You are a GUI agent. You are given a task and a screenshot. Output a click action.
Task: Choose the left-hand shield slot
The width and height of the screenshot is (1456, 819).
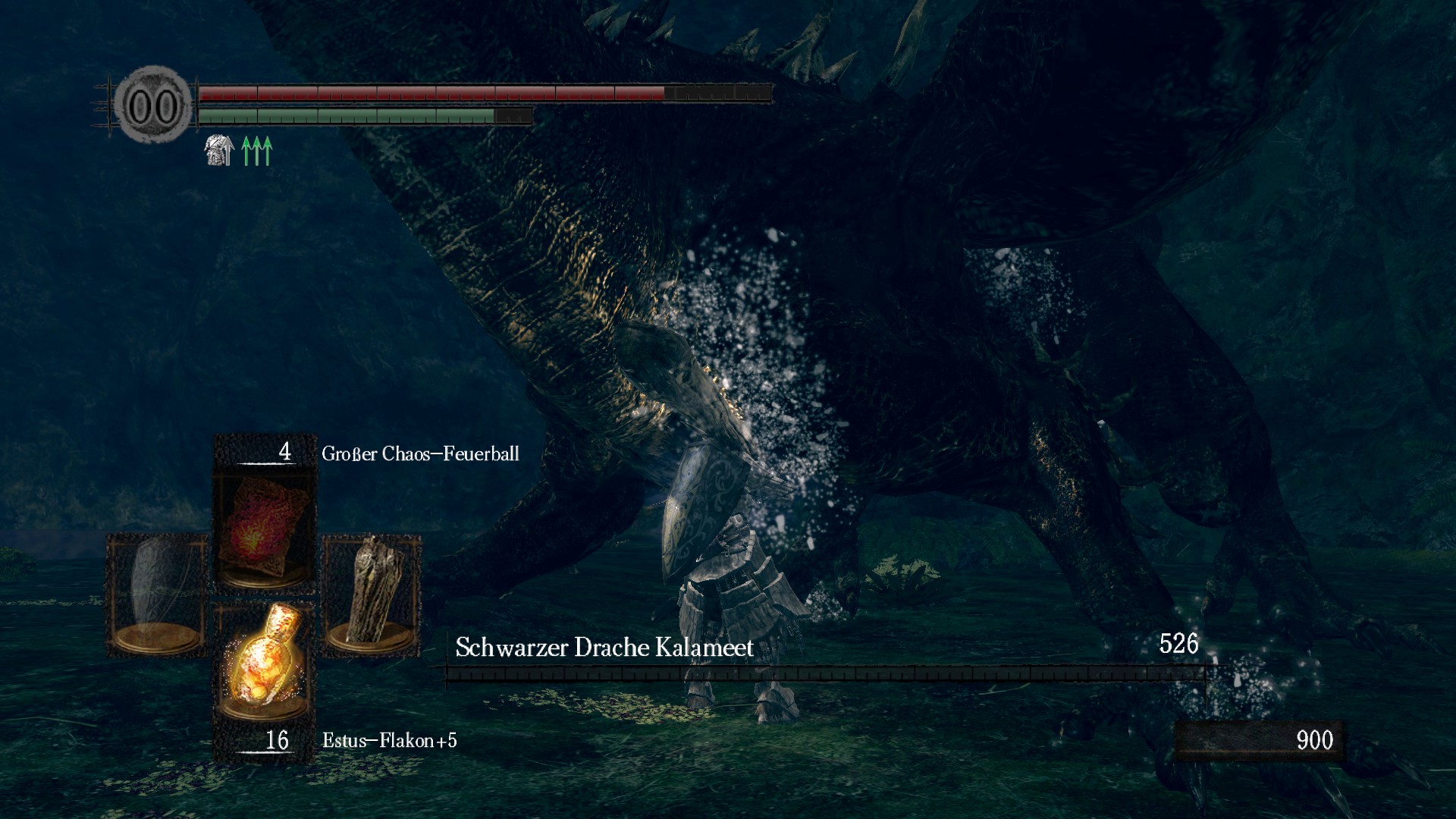(x=157, y=594)
